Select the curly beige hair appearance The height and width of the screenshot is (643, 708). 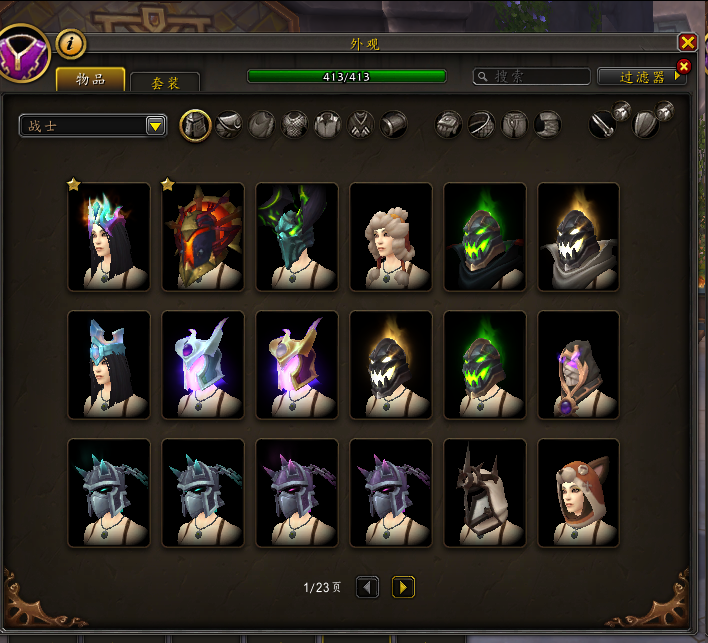pyautogui.click(x=391, y=237)
